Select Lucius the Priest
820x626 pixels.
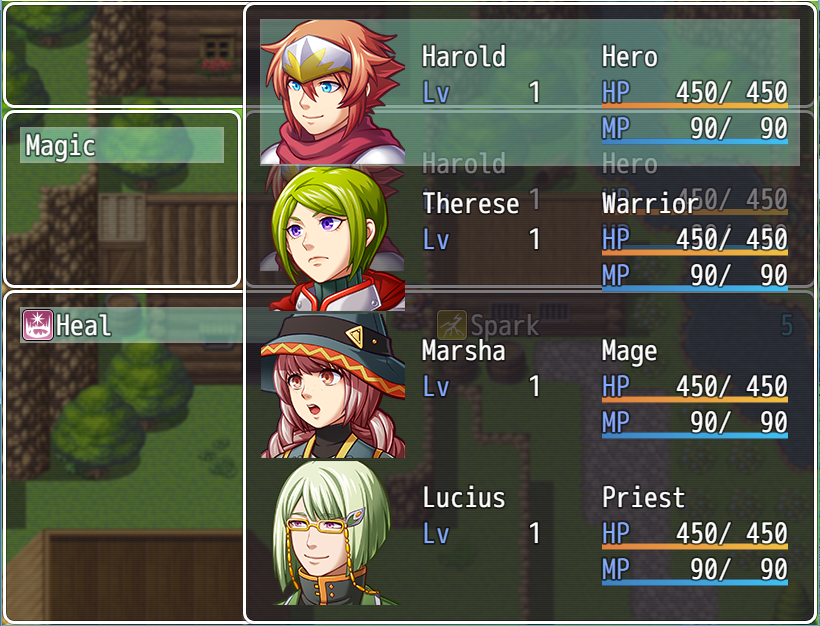click(530, 533)
